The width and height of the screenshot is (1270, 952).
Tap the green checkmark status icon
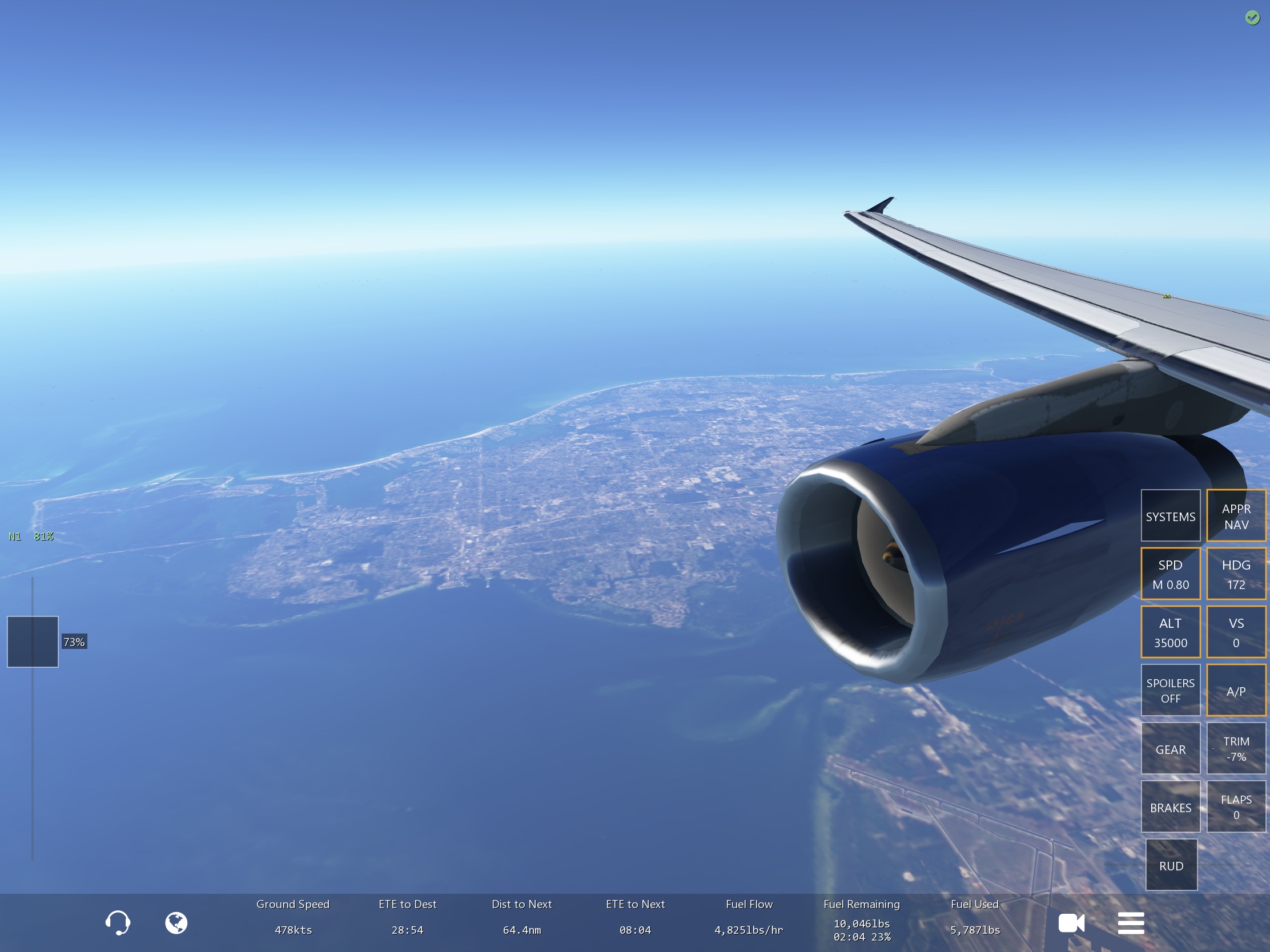point(1252,18)
